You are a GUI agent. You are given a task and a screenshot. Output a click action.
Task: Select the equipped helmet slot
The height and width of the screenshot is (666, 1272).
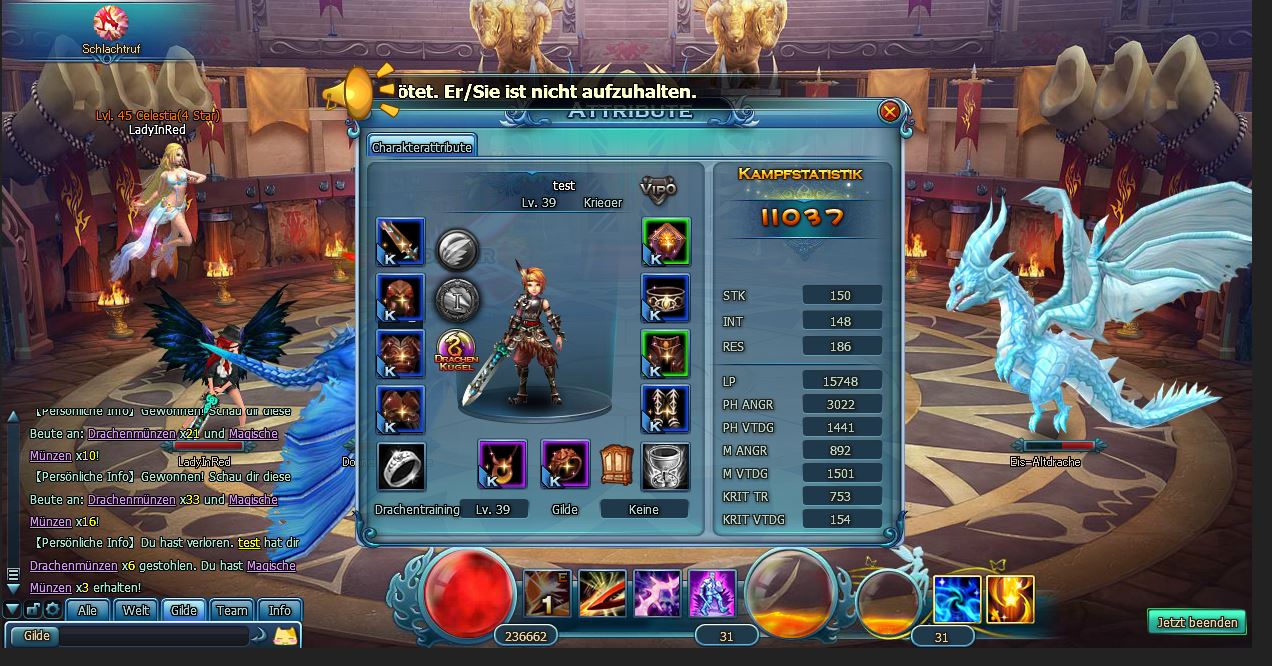click(401, 298)
